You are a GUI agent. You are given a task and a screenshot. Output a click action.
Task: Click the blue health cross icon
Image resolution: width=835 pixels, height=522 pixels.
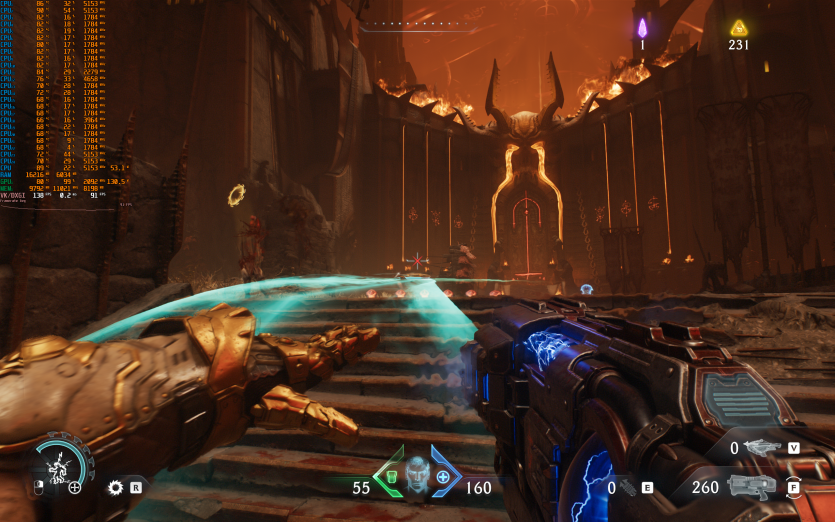tap(442, 476)
